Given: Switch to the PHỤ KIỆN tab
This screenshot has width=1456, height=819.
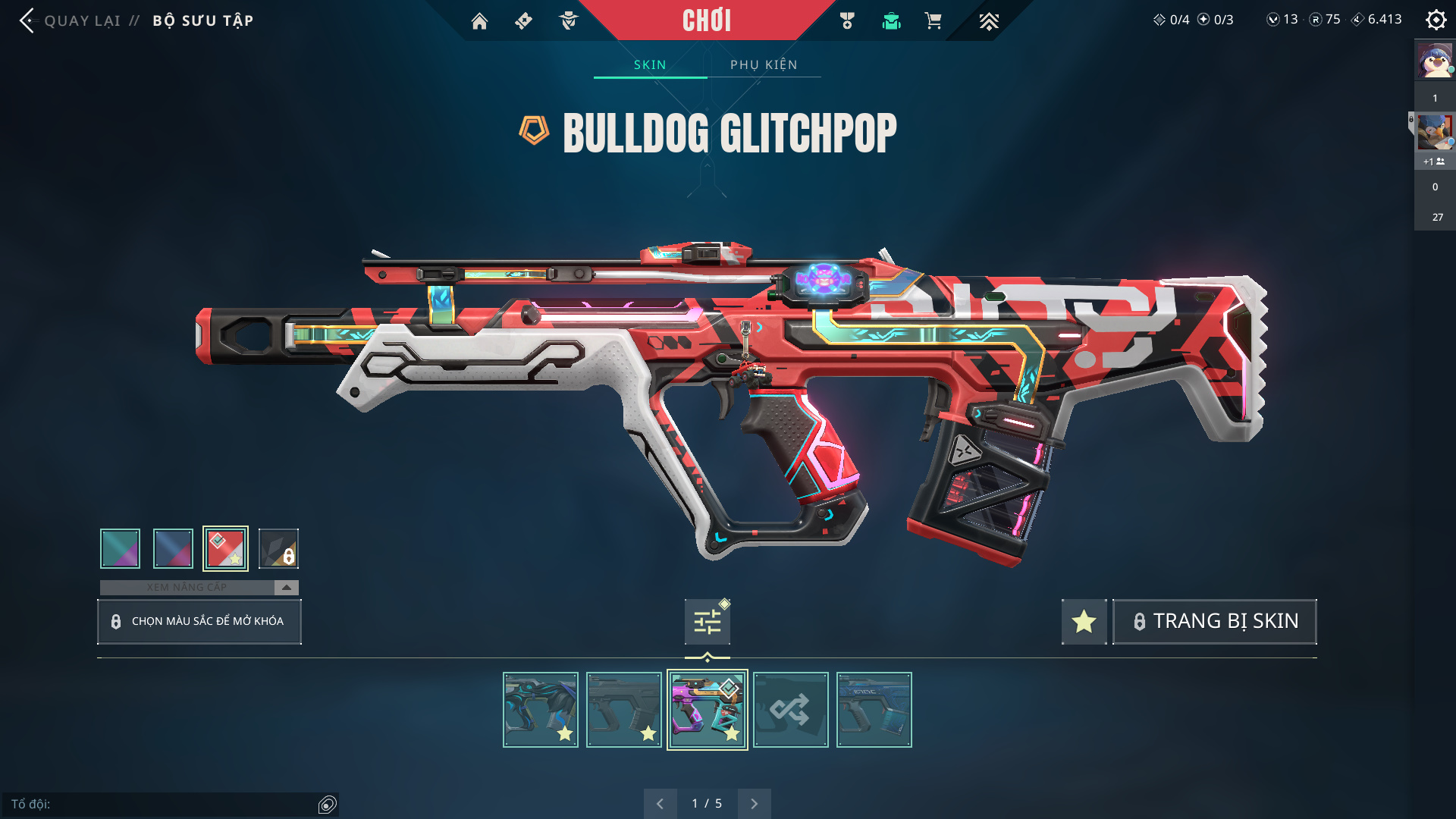Looking at the screenshot, I should pyautogui.click(x=764, y=64).
